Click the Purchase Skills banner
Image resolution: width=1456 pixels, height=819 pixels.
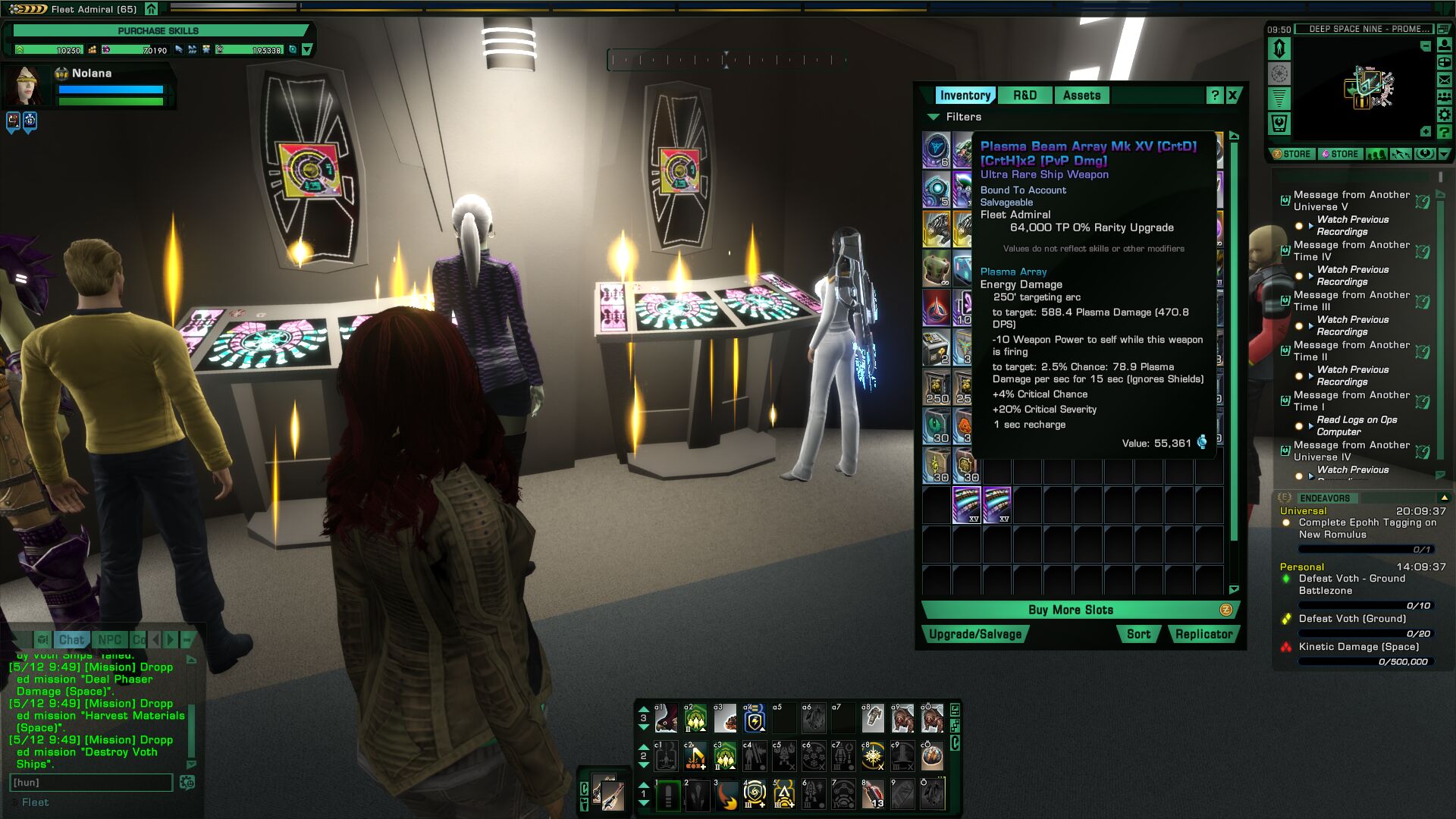click(158, 31)
